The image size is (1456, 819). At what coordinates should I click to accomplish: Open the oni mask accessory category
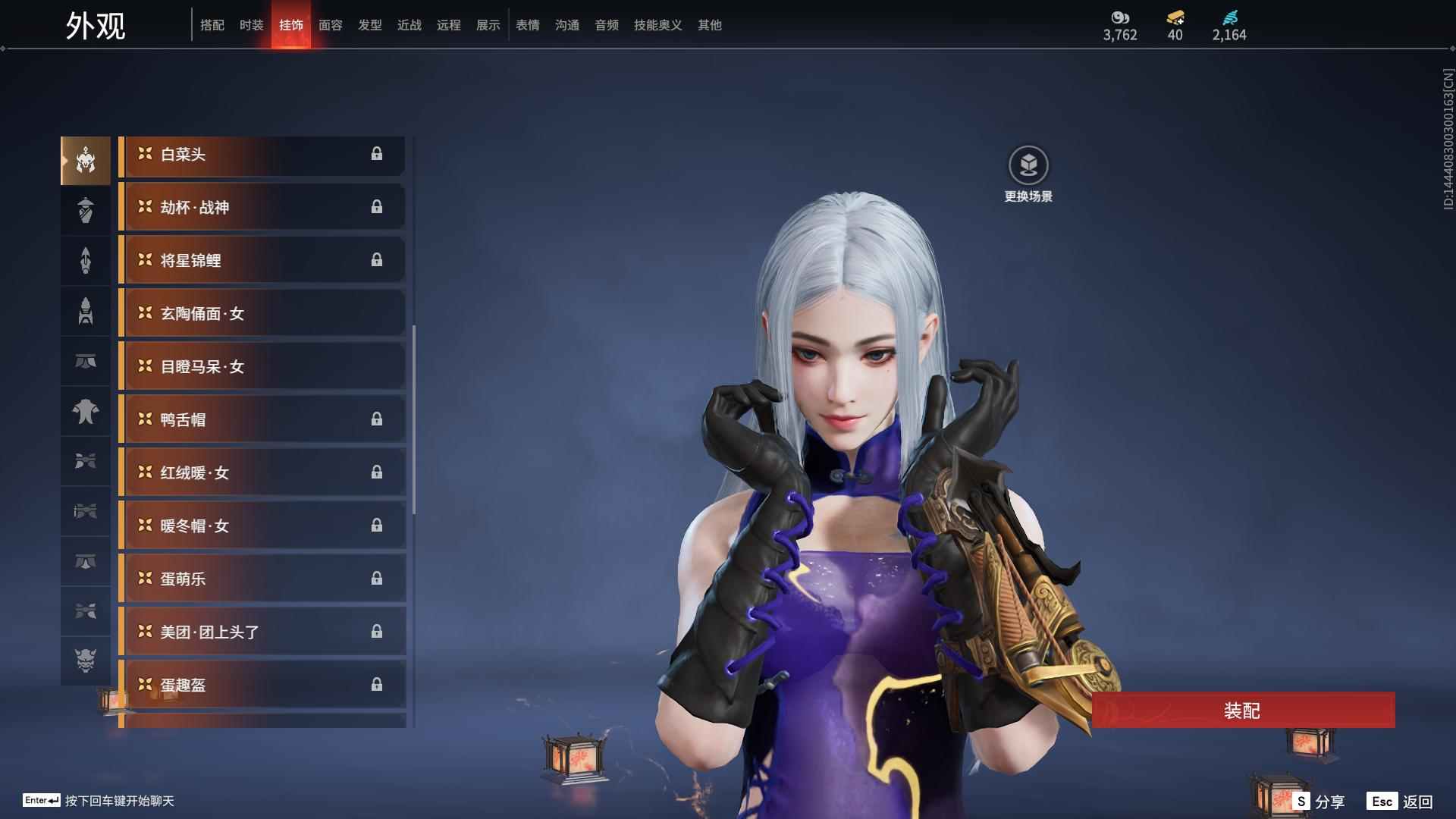coord(86,661)
